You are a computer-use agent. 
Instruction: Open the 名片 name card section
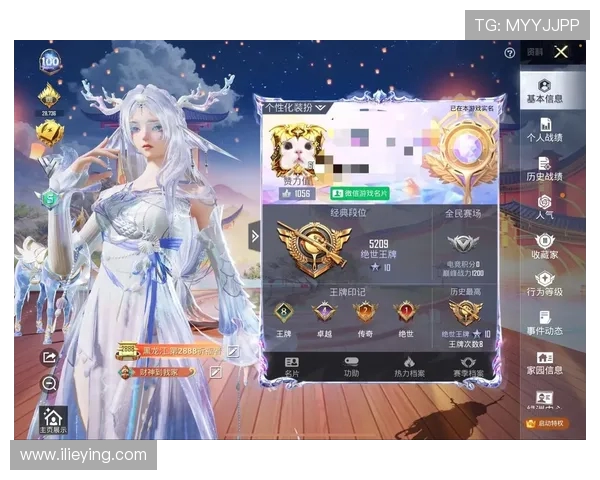click(292, 367)
